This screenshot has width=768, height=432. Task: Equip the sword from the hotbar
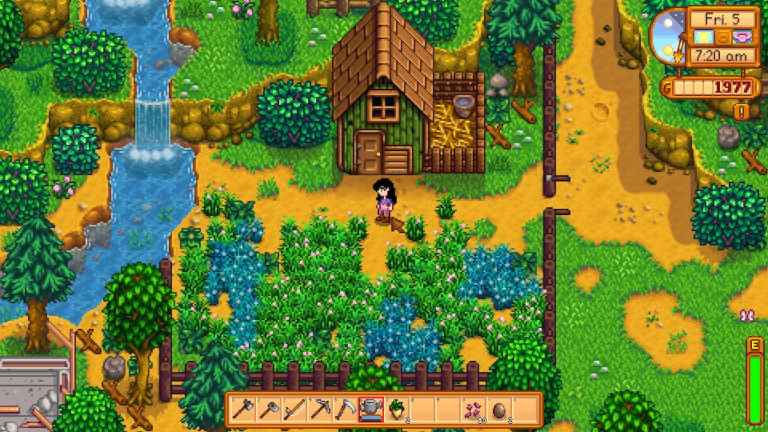click(x=294, y=409)
